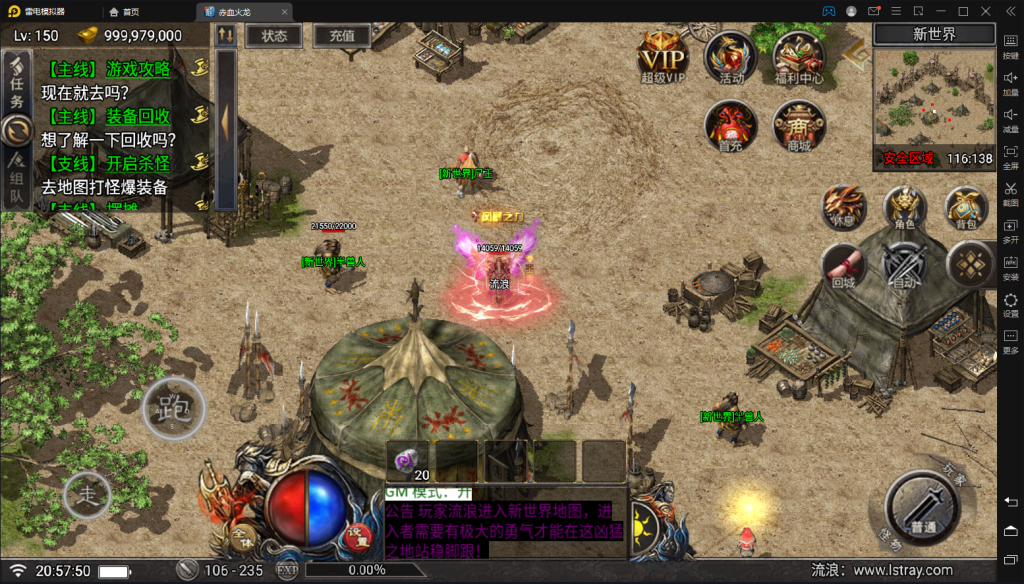Collapse the quest panel with the arrow

point(226,120)
